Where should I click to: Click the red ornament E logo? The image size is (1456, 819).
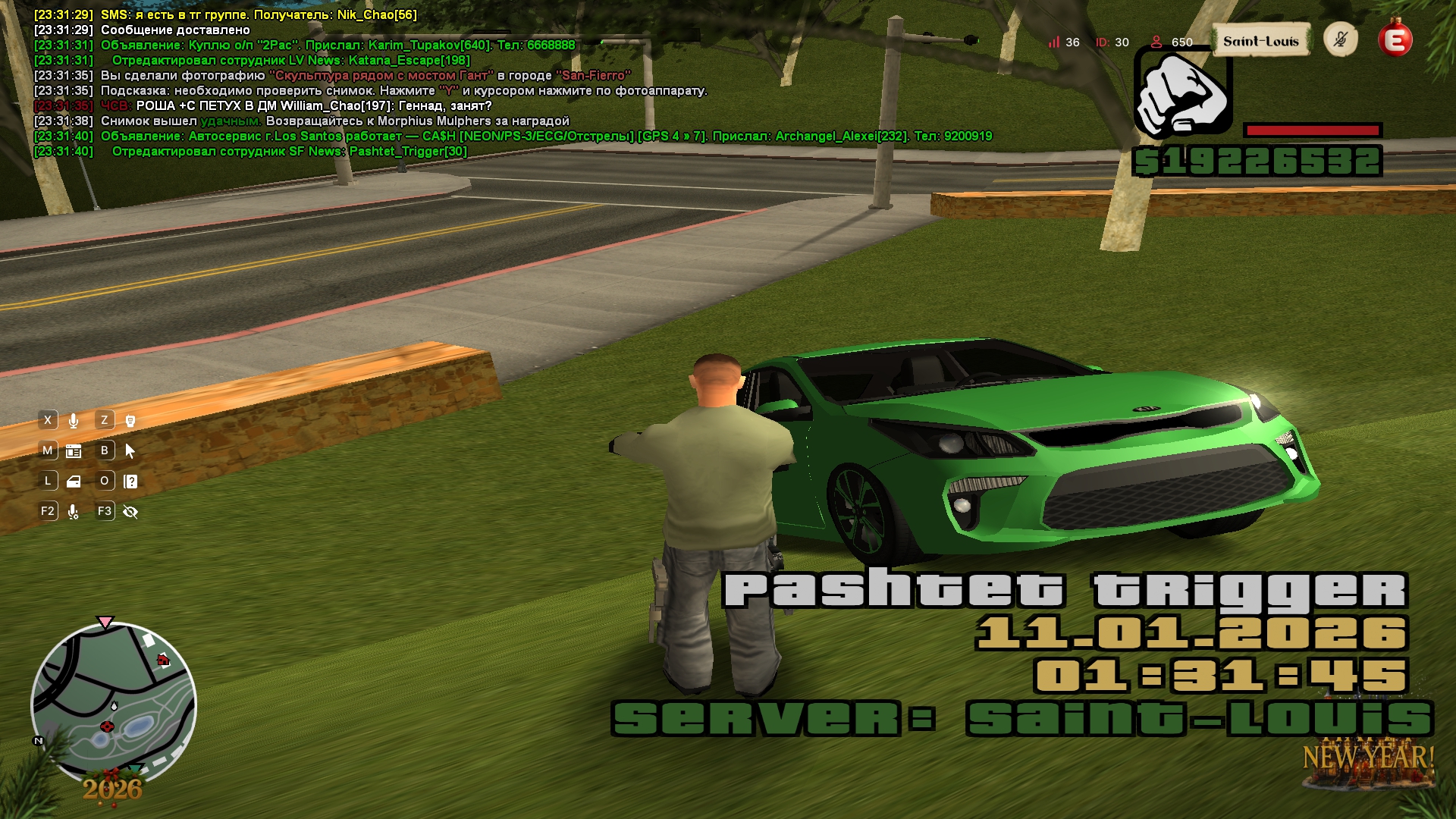[1395, 39]
